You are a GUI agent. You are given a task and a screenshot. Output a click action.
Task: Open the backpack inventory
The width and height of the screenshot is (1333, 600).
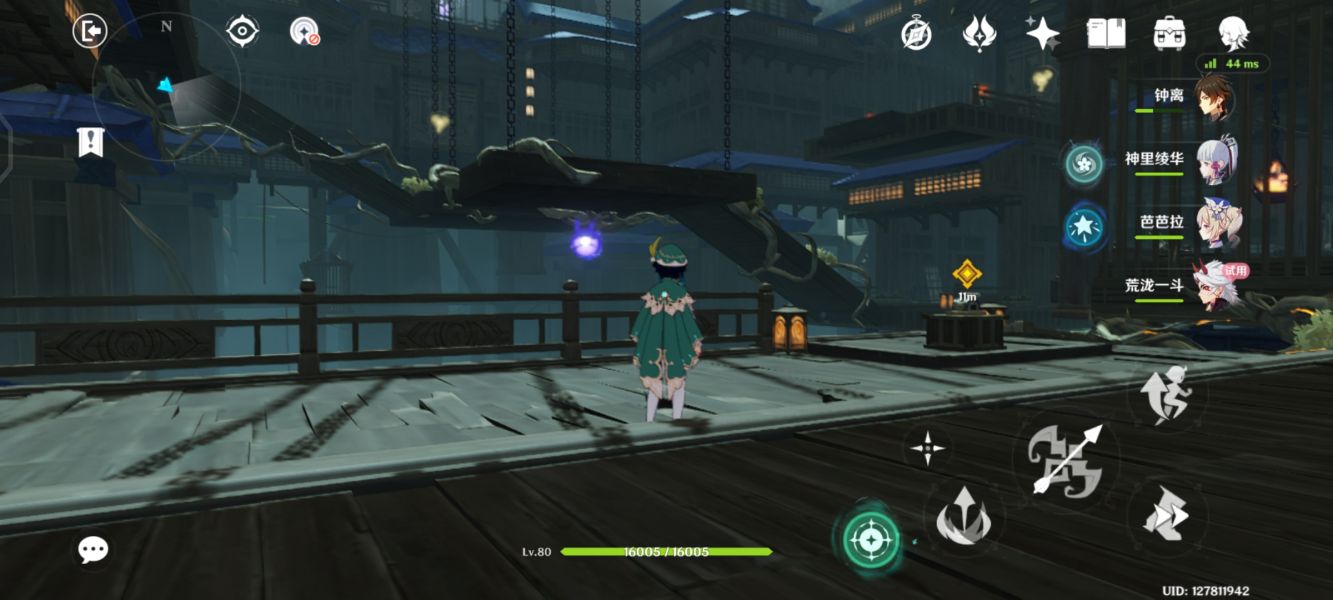[x=1169, y=33]
